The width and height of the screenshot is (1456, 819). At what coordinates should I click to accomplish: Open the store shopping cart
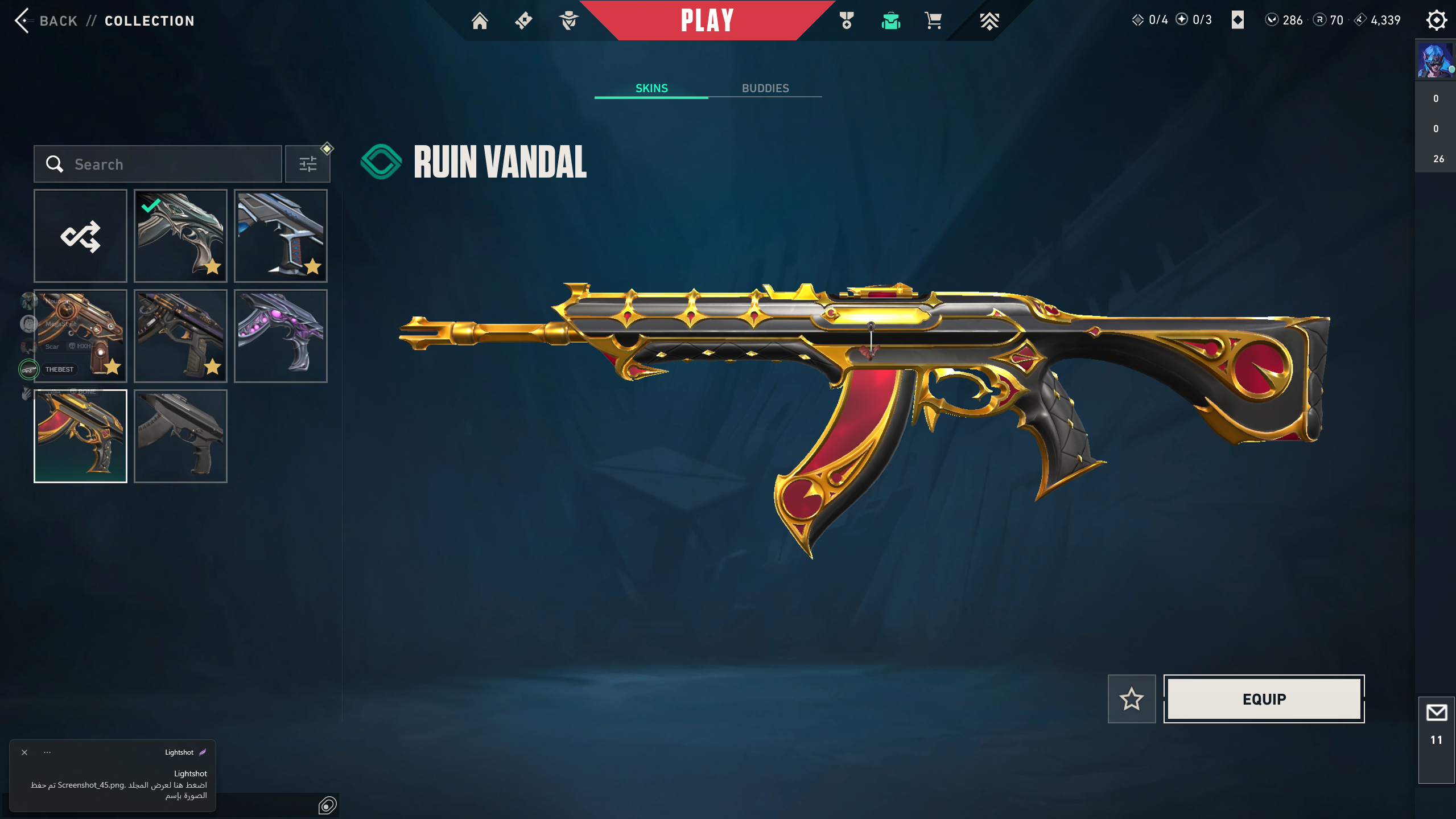point(933,21)
